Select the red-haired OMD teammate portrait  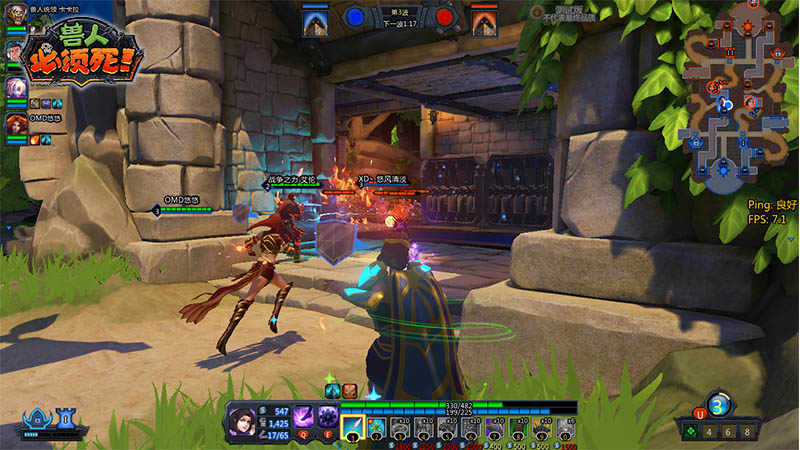pos(15,124)
